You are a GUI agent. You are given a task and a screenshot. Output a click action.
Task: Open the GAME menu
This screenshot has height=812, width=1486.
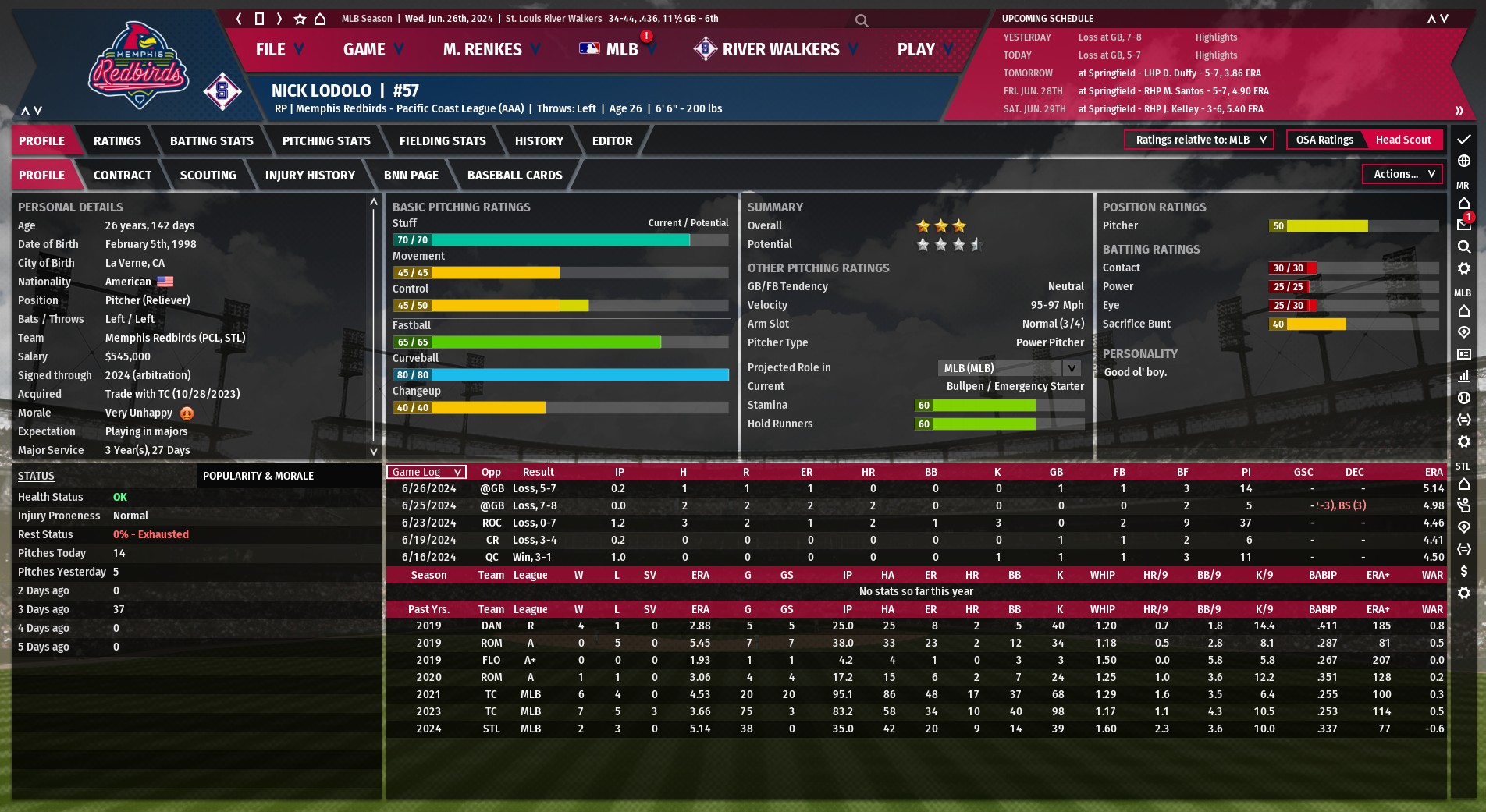click(373, 49)
